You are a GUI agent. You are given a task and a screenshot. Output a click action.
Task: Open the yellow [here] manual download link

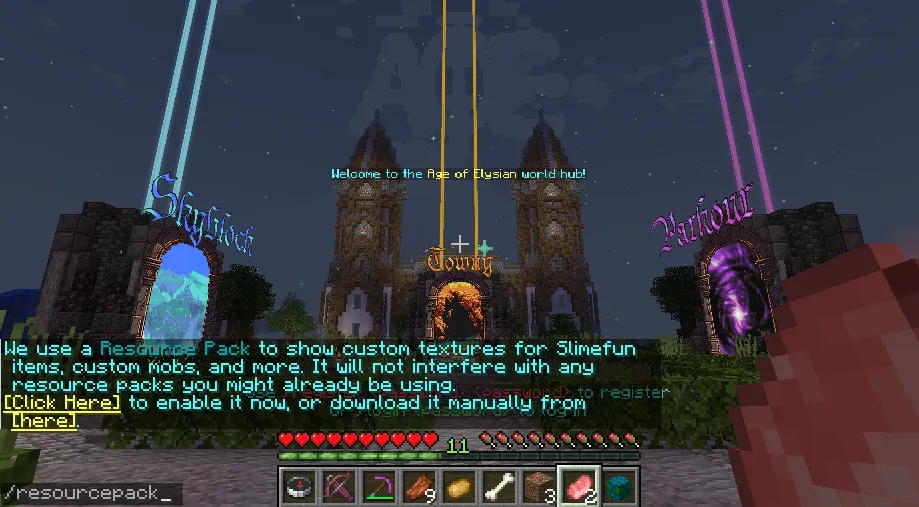pos(43,421)
